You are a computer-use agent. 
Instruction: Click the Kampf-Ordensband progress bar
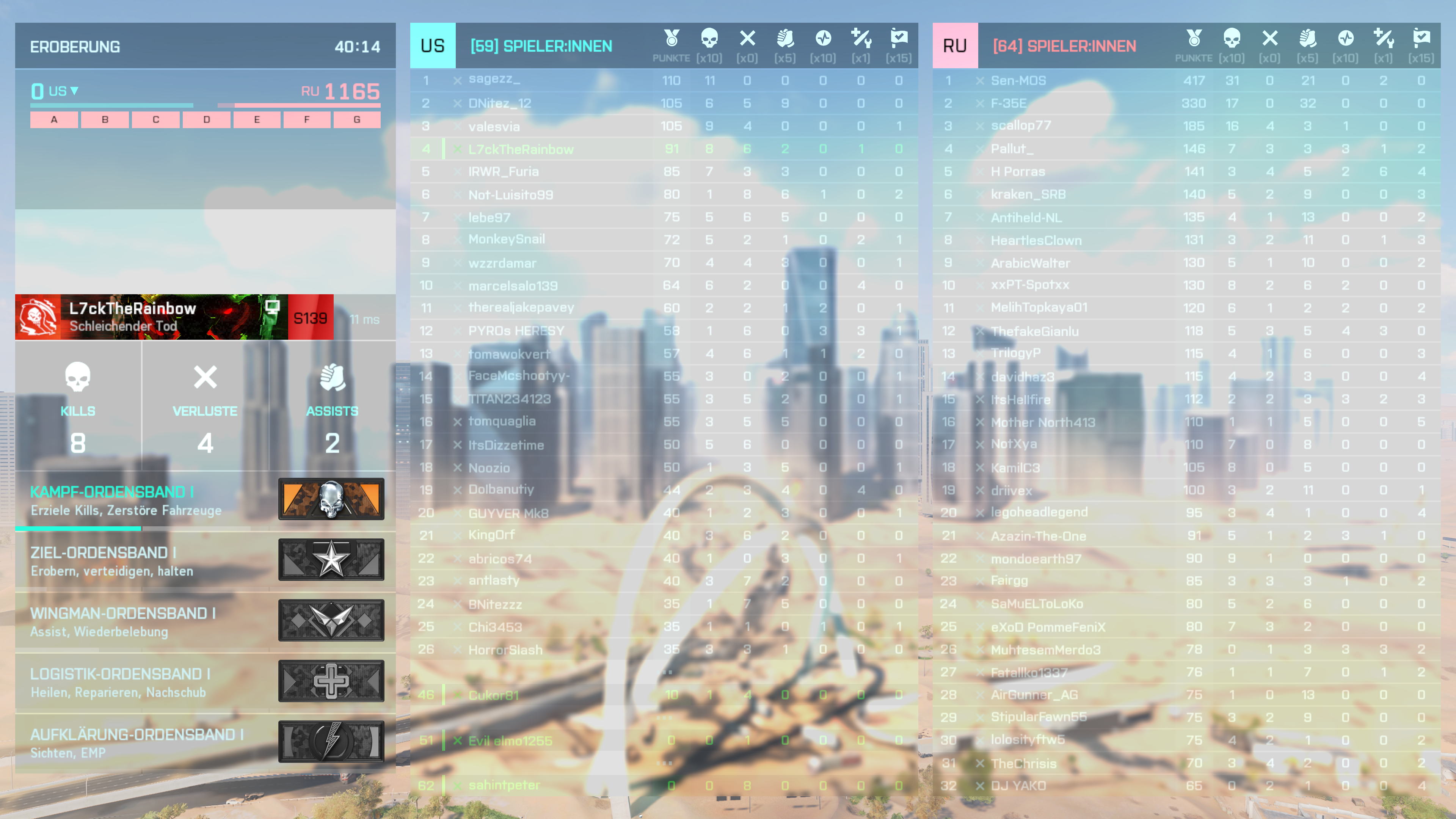(78, 529)
